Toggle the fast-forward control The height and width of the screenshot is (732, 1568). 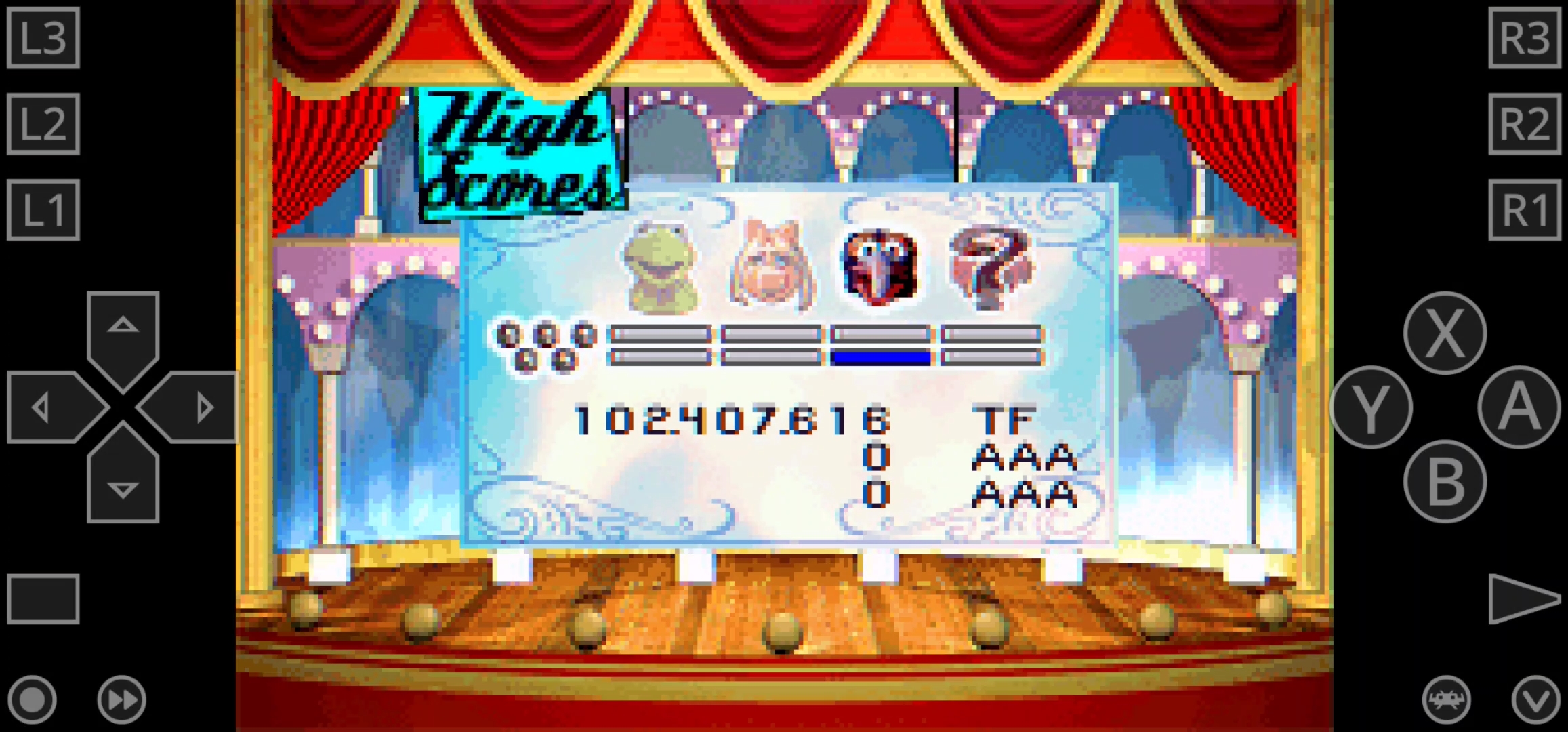pos(122,699)
